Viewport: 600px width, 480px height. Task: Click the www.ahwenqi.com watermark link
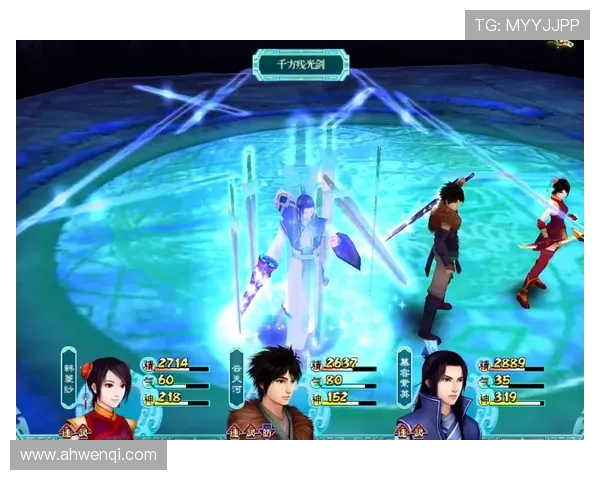pyautogui.click(x=88, y=455)
